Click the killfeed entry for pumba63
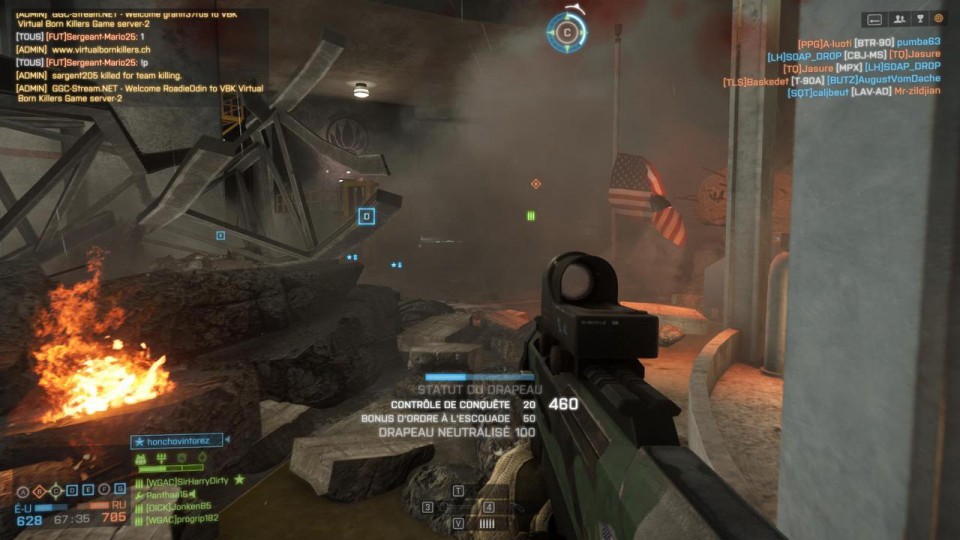The image size is (960, 540). 918,42
